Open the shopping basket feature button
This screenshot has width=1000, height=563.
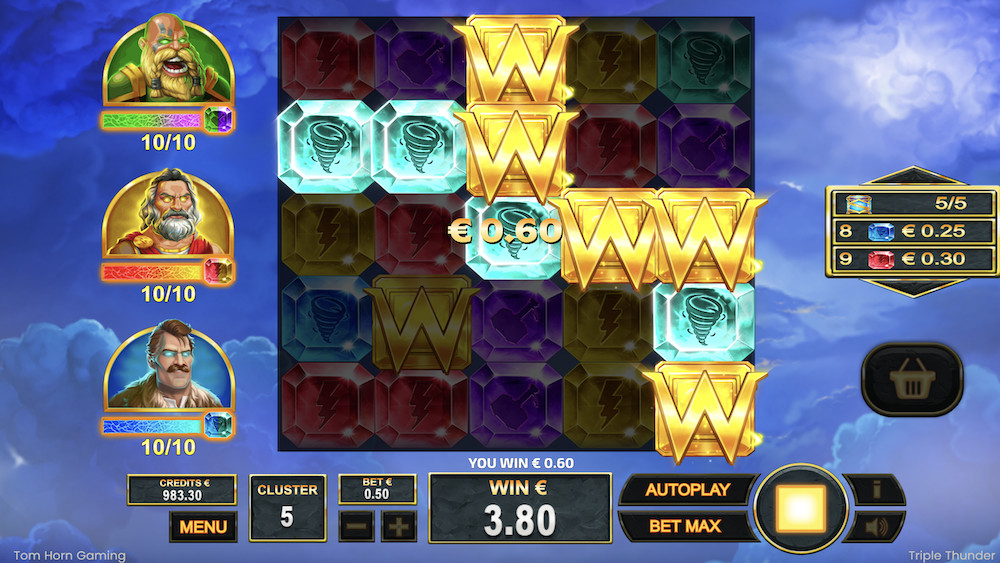(x=911, y=379)
